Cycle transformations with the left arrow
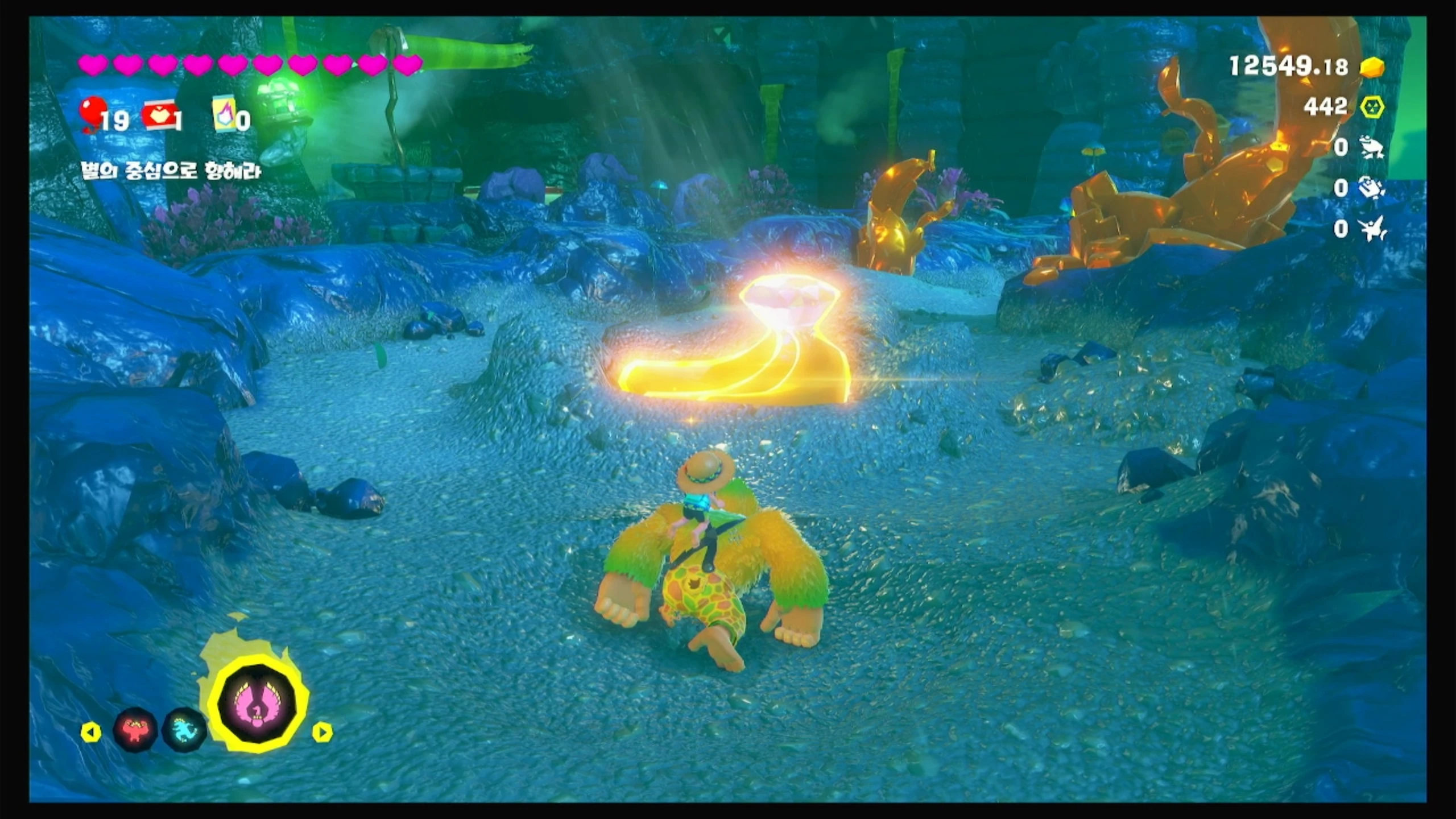This screenshot has height=819, width=1456. pos(91,732)
